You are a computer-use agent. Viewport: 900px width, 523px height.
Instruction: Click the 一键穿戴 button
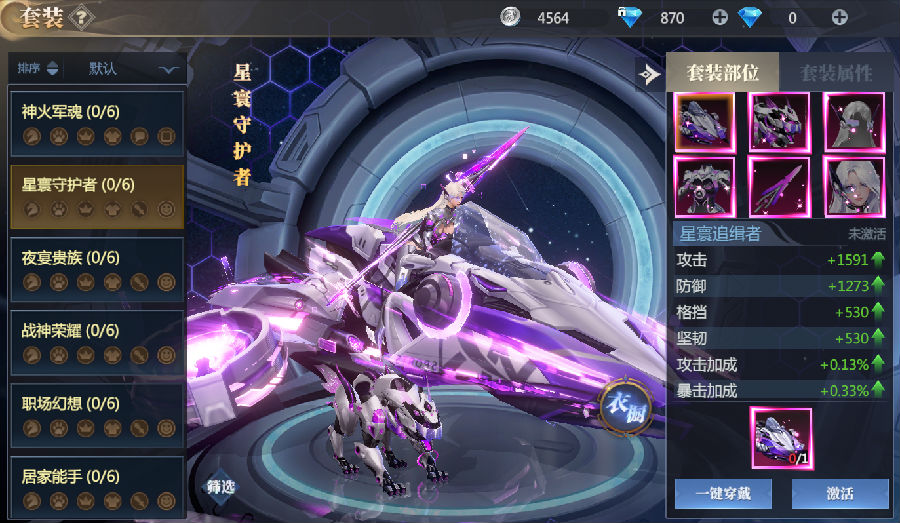pyautogui.click(x=722, y=493)
